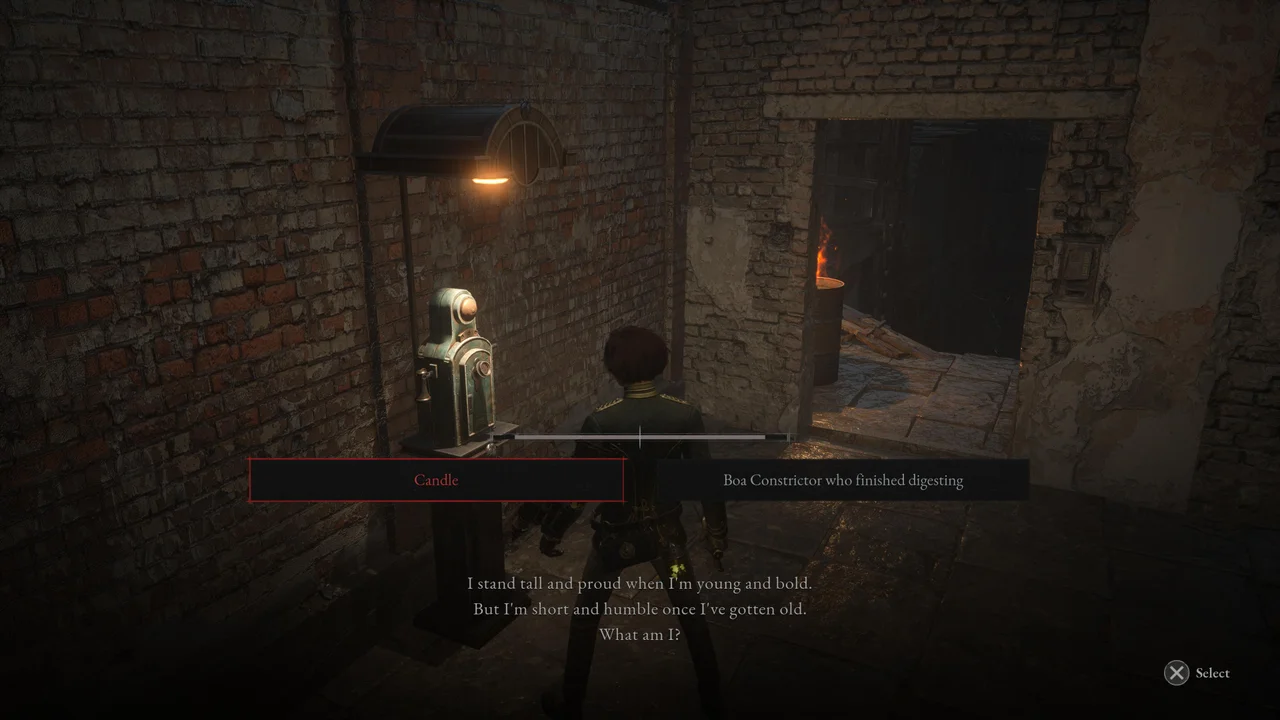This screenshot has width=1280, height=720.
Task: Select the riddle line starting with I stand tall
Action: (640, 583)
